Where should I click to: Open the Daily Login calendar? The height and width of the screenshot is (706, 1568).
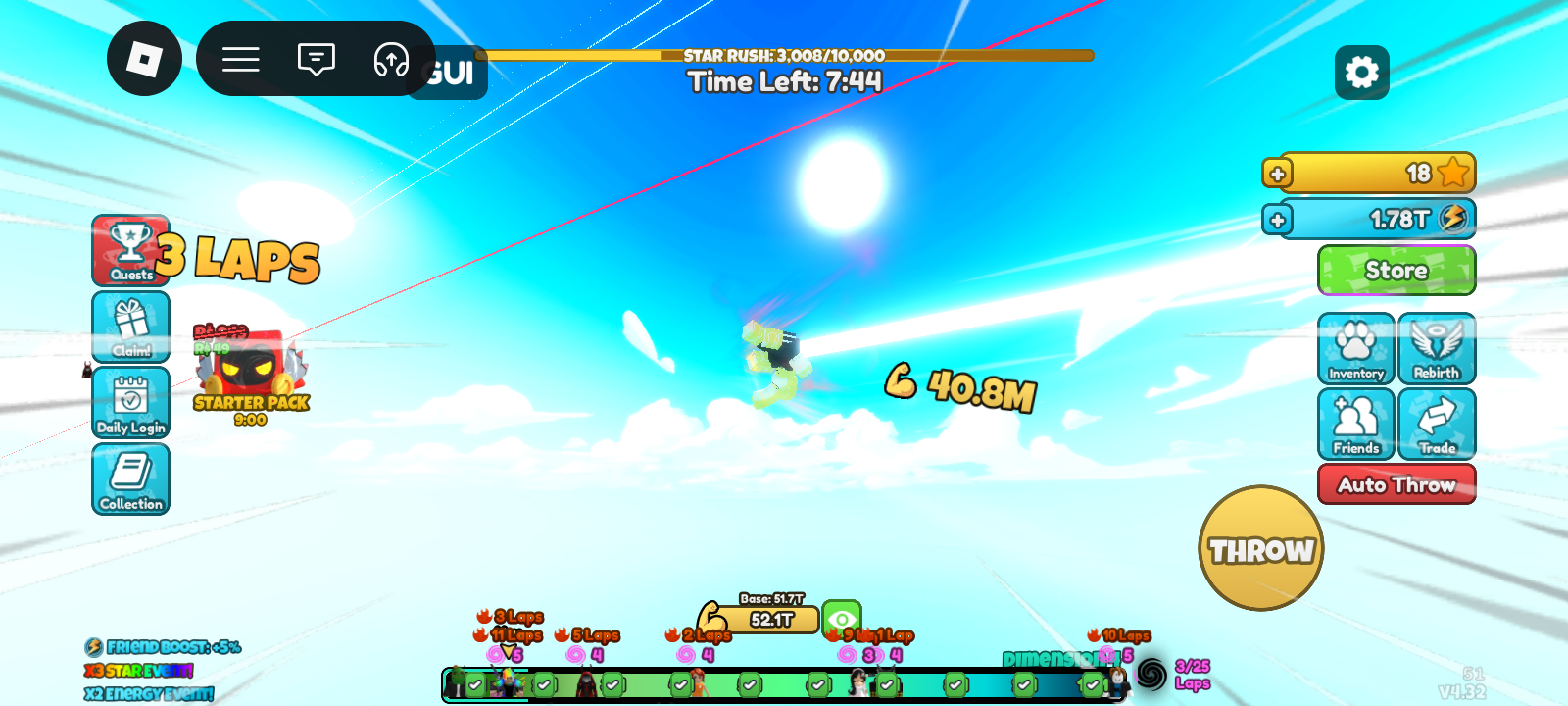coord(131,402)
